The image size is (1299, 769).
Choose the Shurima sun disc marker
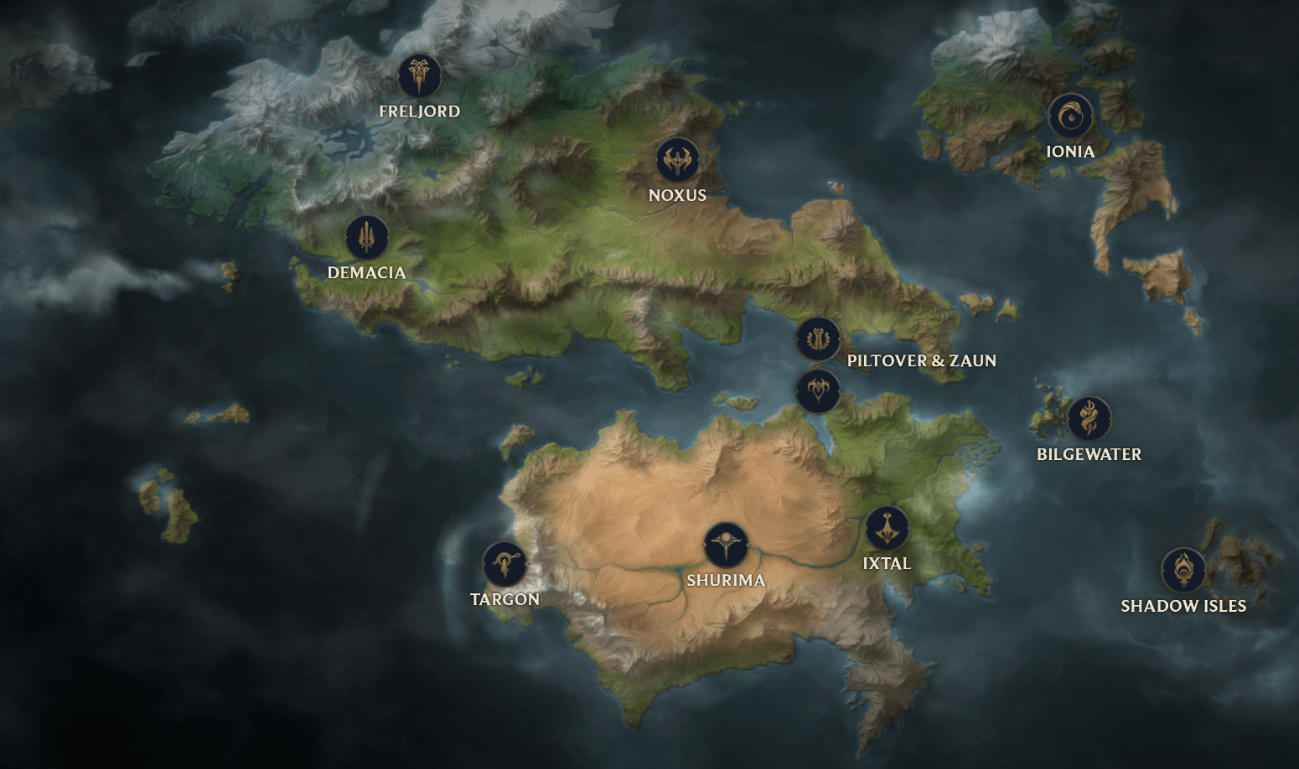[x=726, y=545]
